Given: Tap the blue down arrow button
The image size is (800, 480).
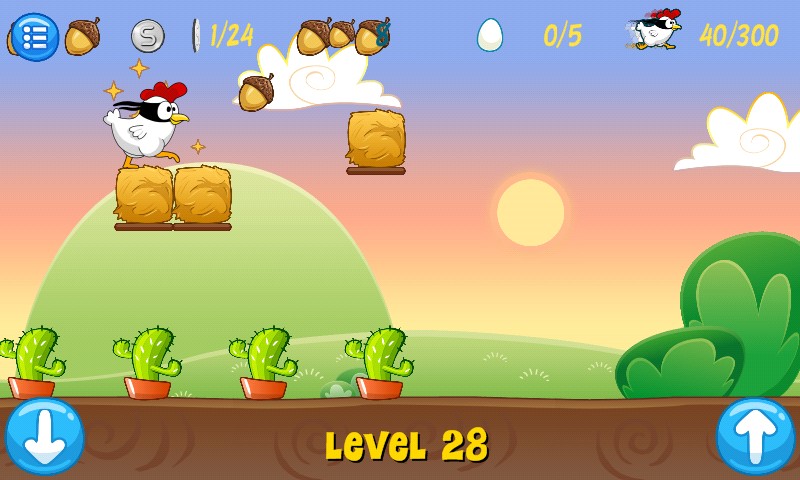Looking at the screenshot, I should click(44, 437).
